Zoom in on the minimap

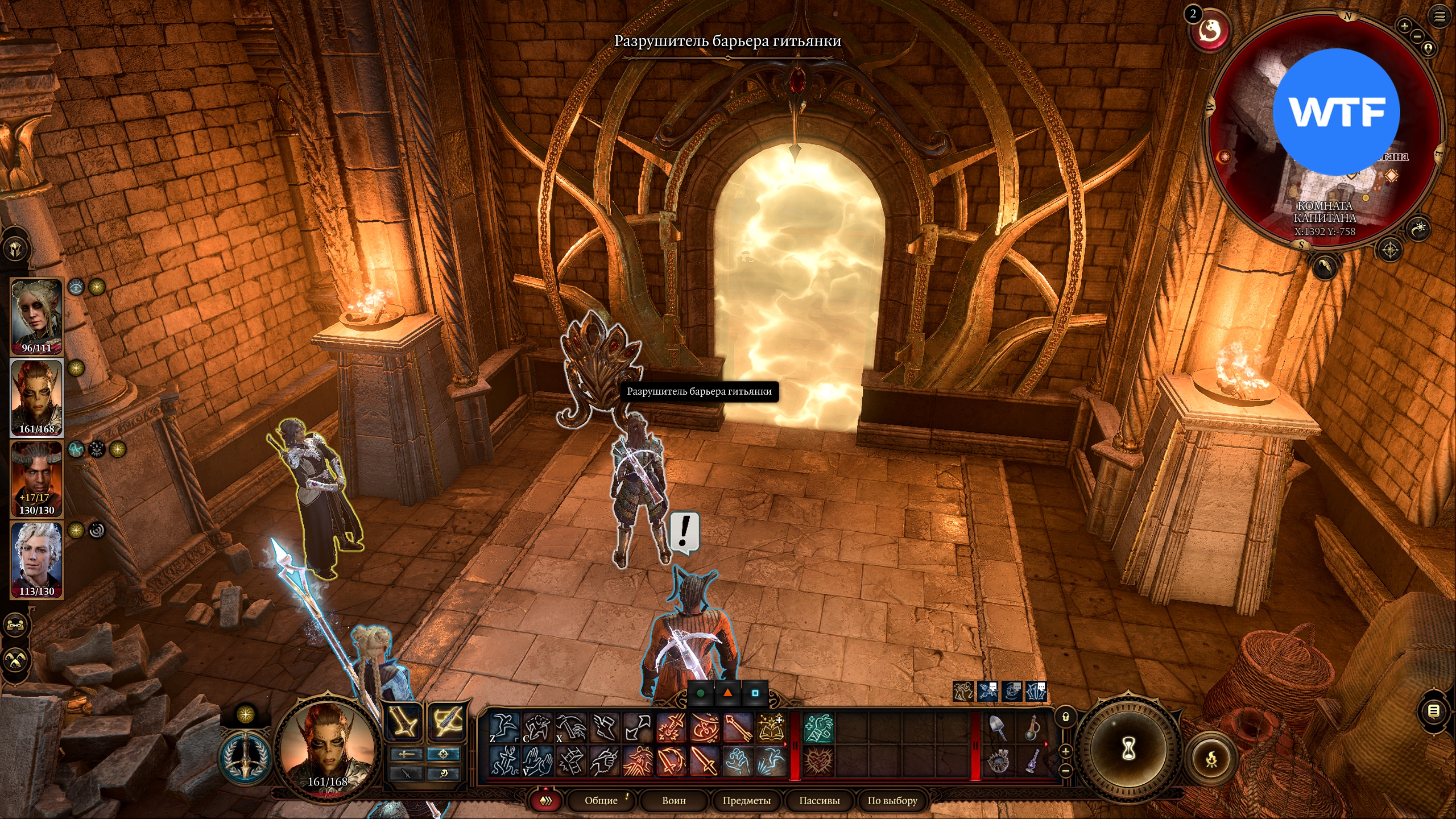tap(1404, 26)
